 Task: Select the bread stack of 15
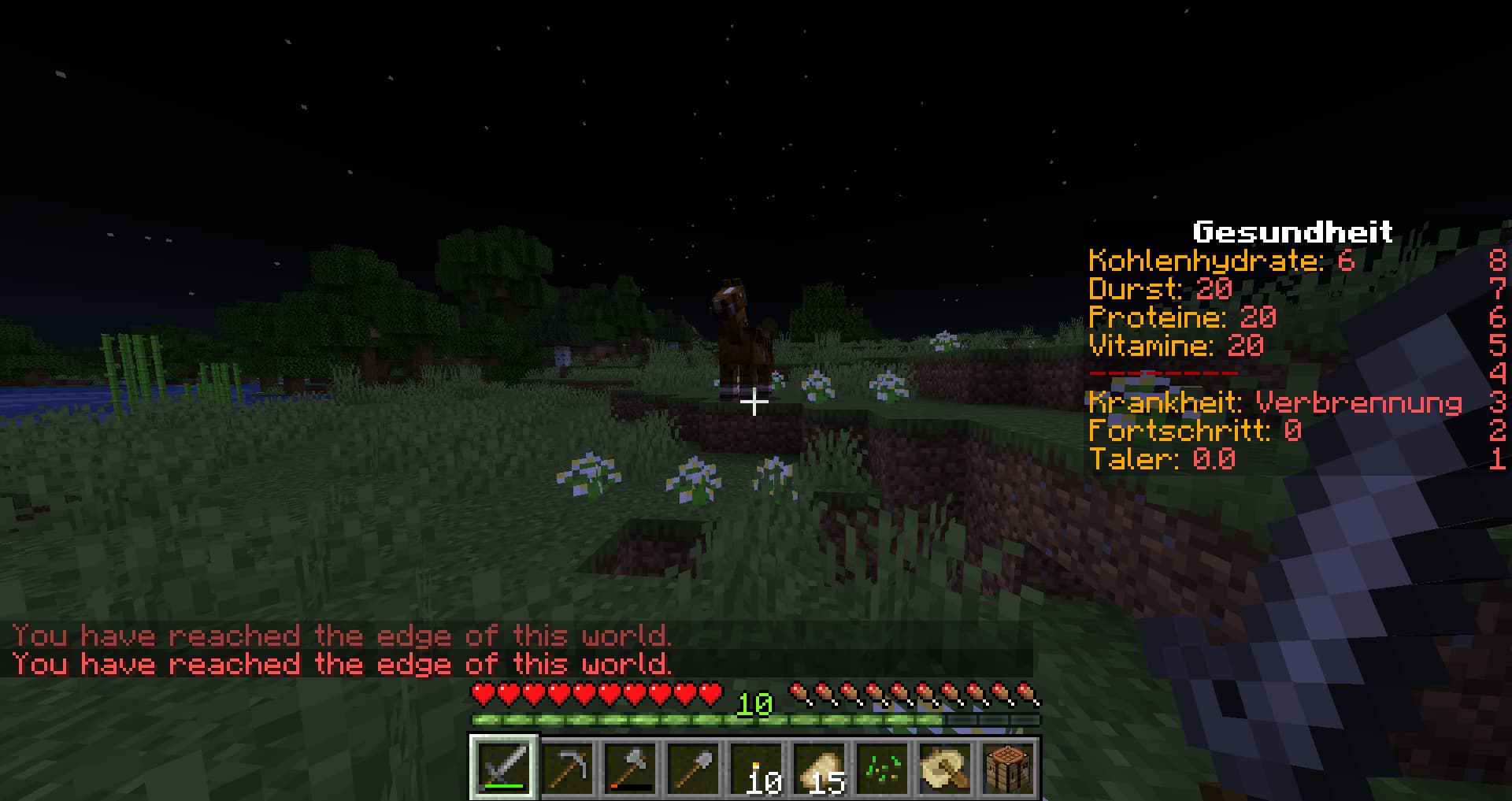coord(820,767)
